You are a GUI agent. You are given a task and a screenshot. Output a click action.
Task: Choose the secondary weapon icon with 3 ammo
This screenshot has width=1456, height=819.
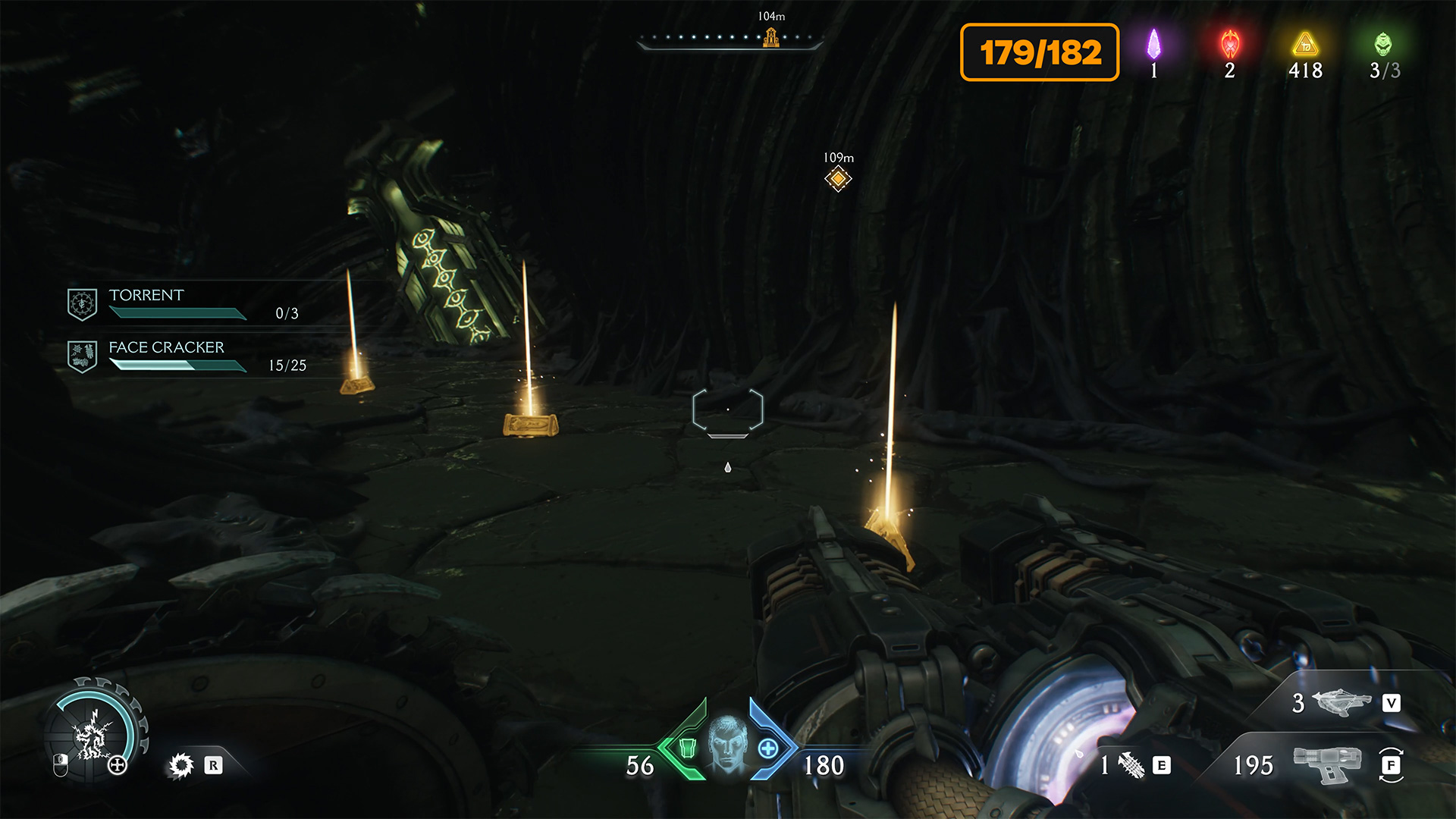point(1341,702)
